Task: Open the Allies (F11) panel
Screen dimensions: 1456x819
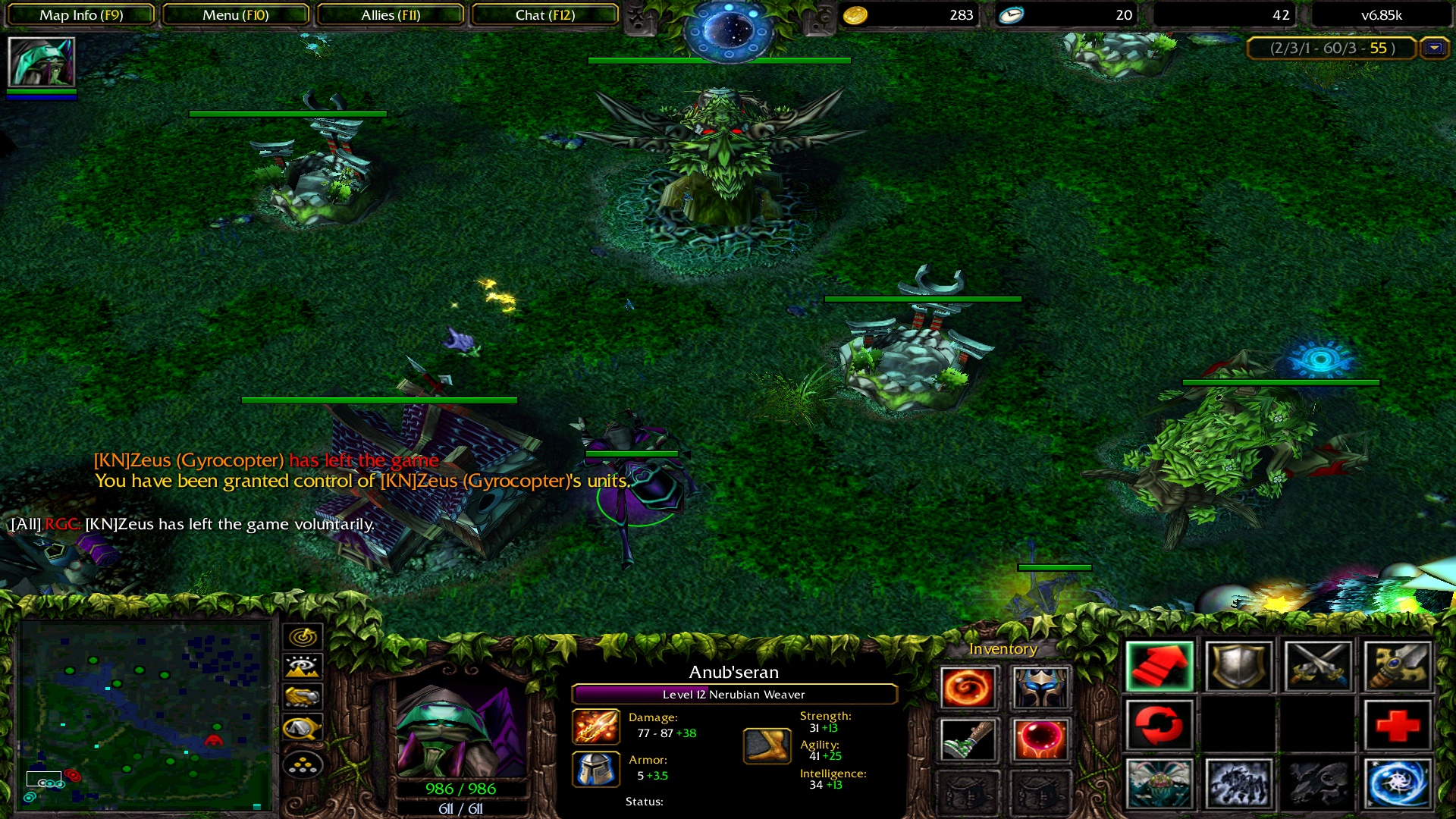Action: 391,15
